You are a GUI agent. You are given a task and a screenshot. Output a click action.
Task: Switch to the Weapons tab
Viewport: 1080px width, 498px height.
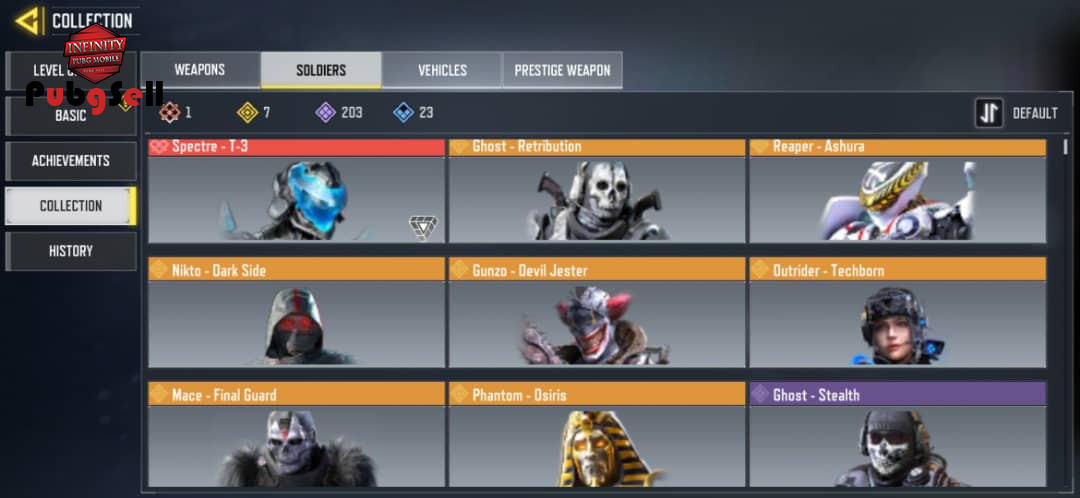pyautogui.click(x=200, y=70)
